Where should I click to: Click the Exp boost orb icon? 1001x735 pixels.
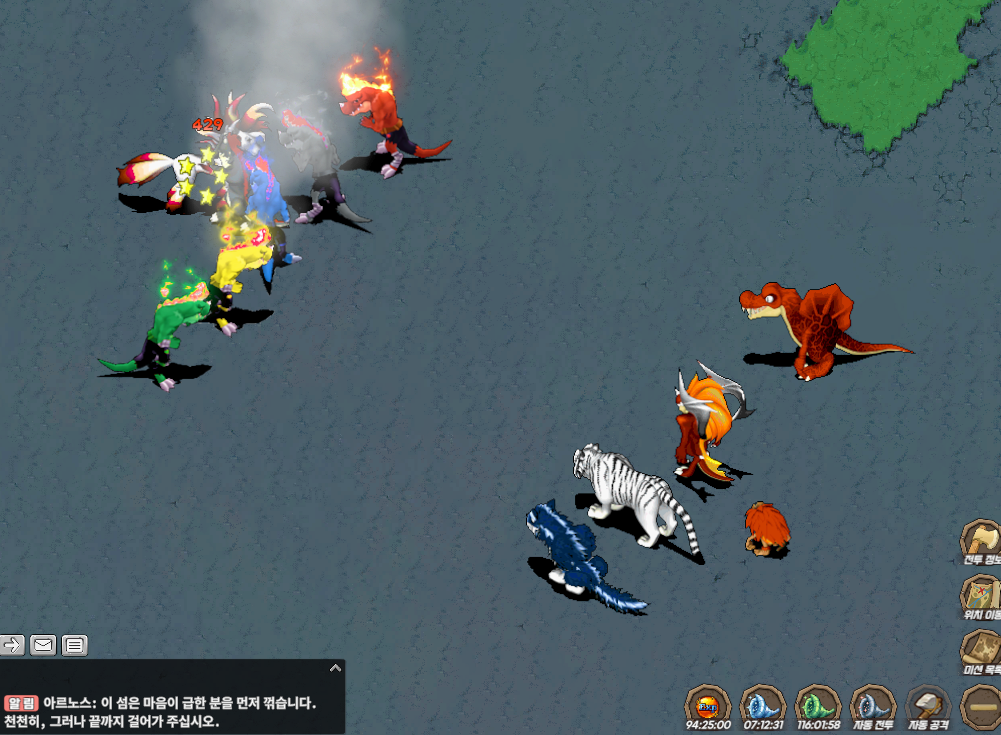tap(708, 704)
